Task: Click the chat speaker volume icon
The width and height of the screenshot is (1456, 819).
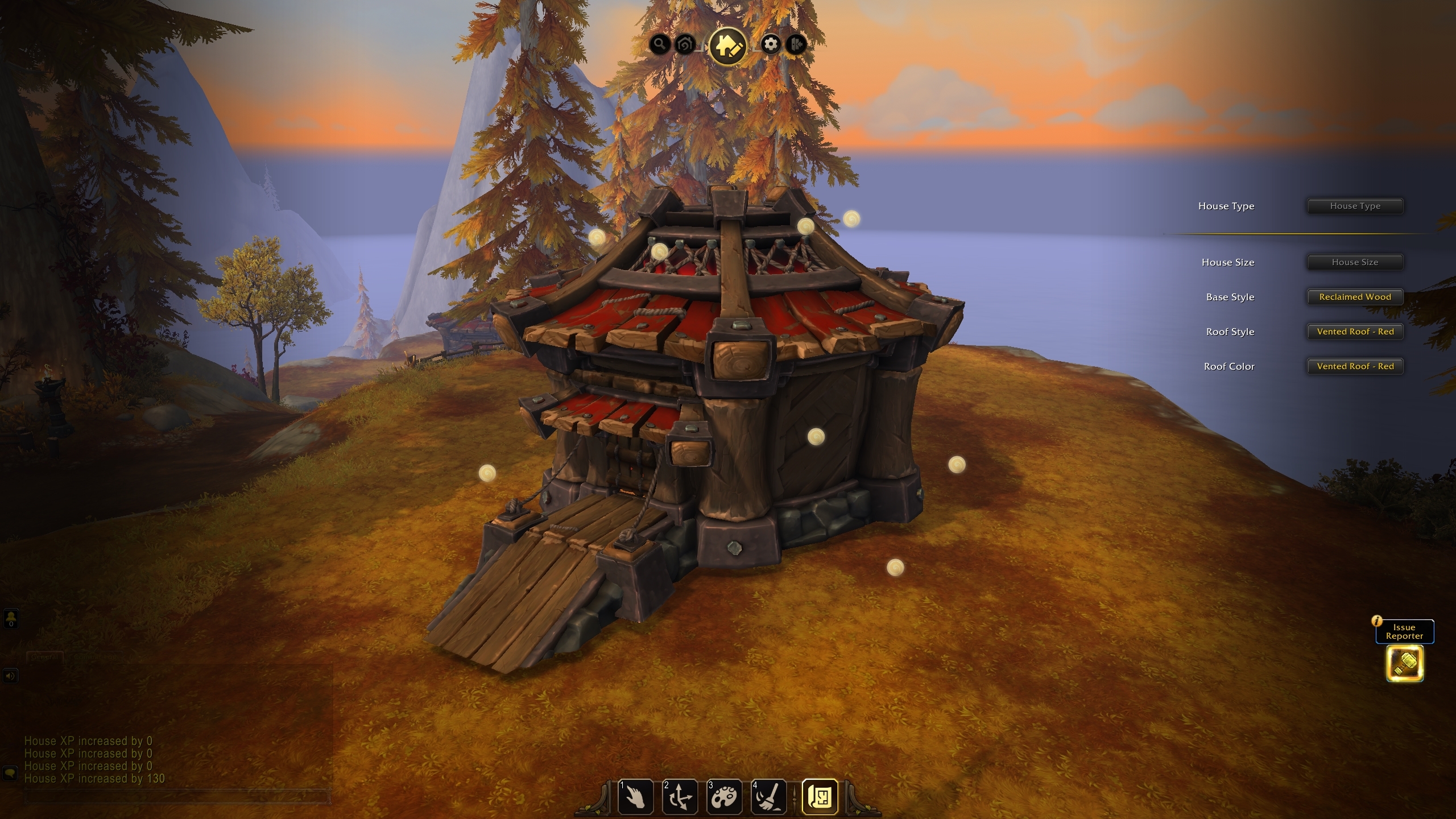Action: tap(11, 676)
